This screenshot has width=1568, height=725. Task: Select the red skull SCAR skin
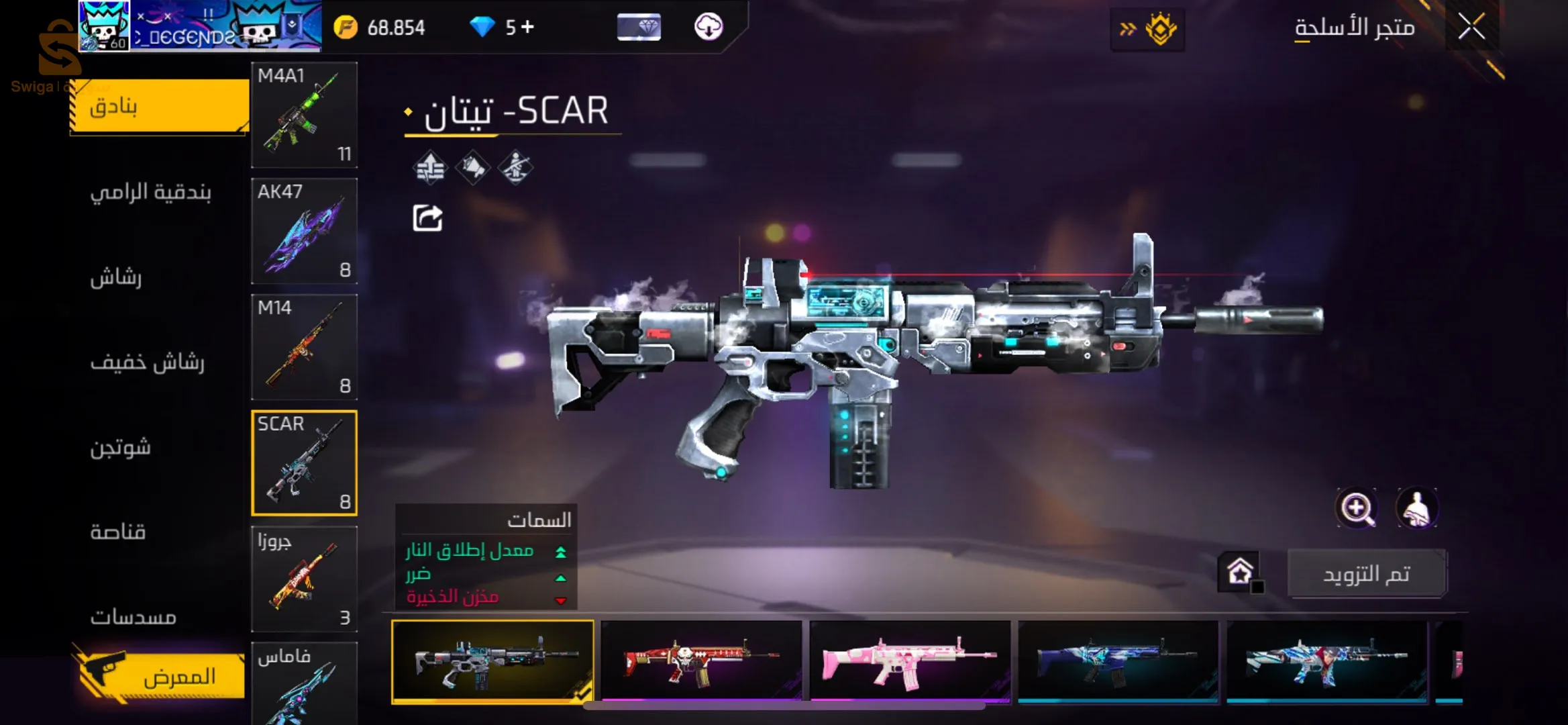click(x=701, y=661)
